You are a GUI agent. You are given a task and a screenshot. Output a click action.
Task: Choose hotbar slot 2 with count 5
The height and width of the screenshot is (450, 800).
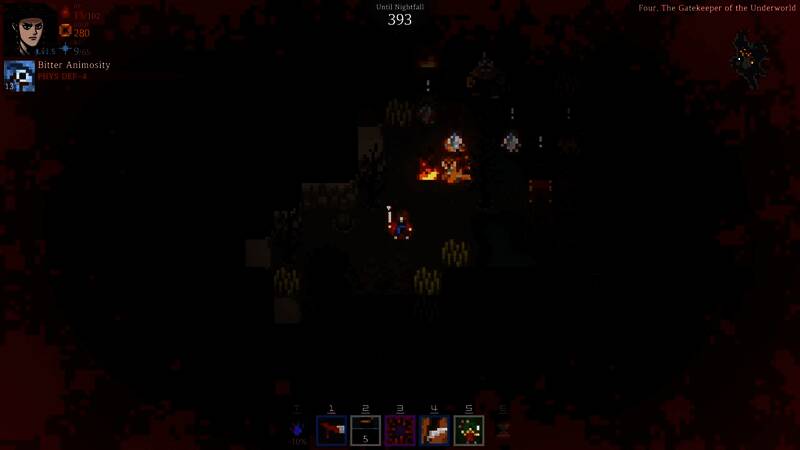pos(365,430)
